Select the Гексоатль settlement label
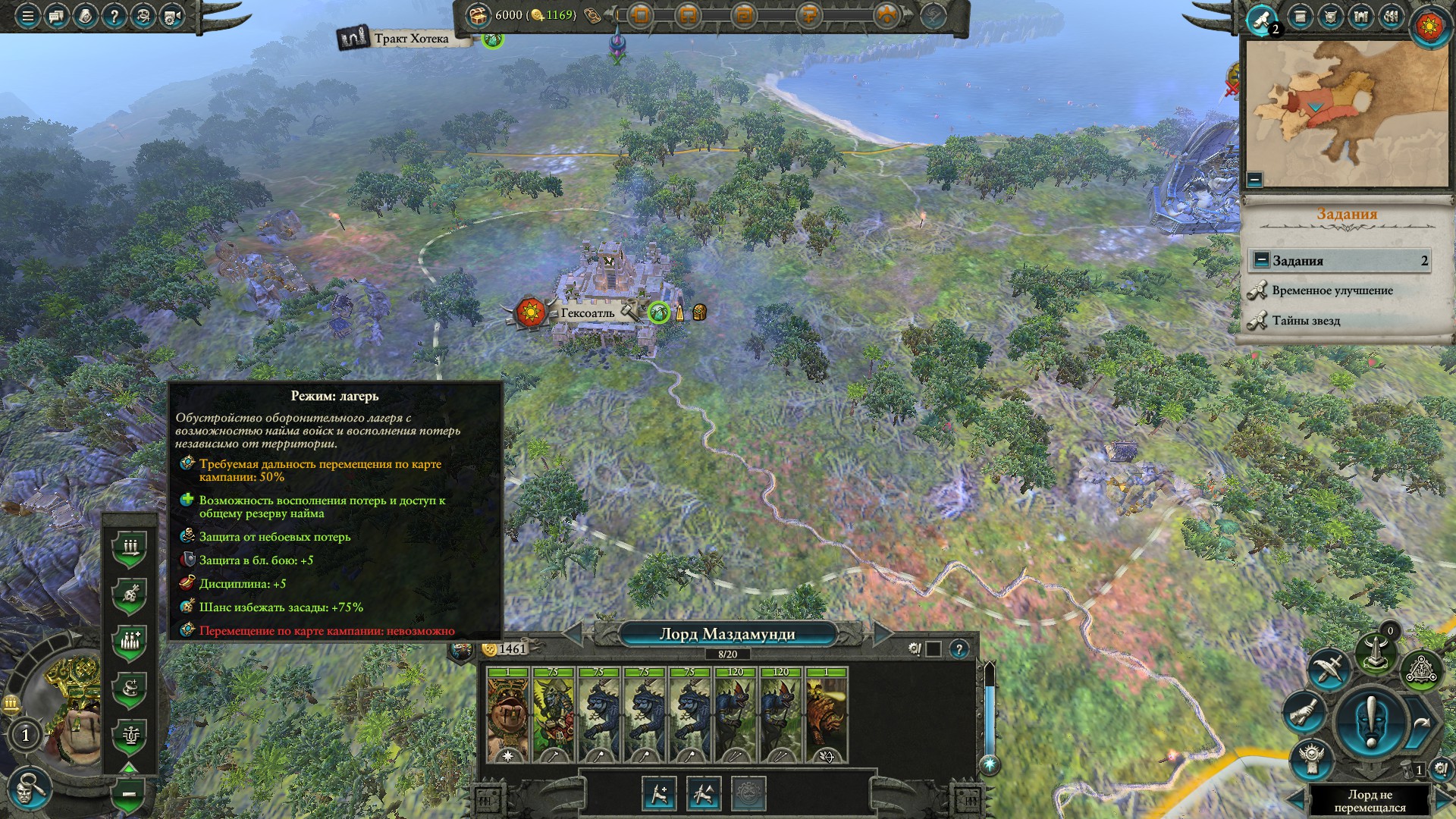This screenshot has width=1456, height=819. tap(588, 313)
